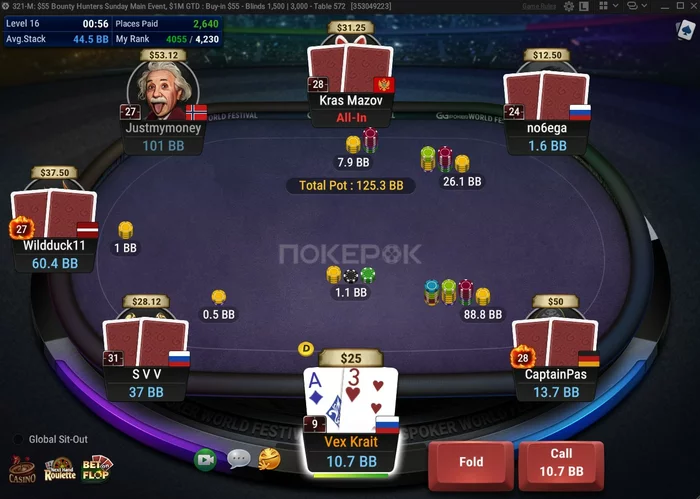This screenshot has width=700, height=499.
Task: Call the 10.7 BB all-in
Action: [560, 462]
